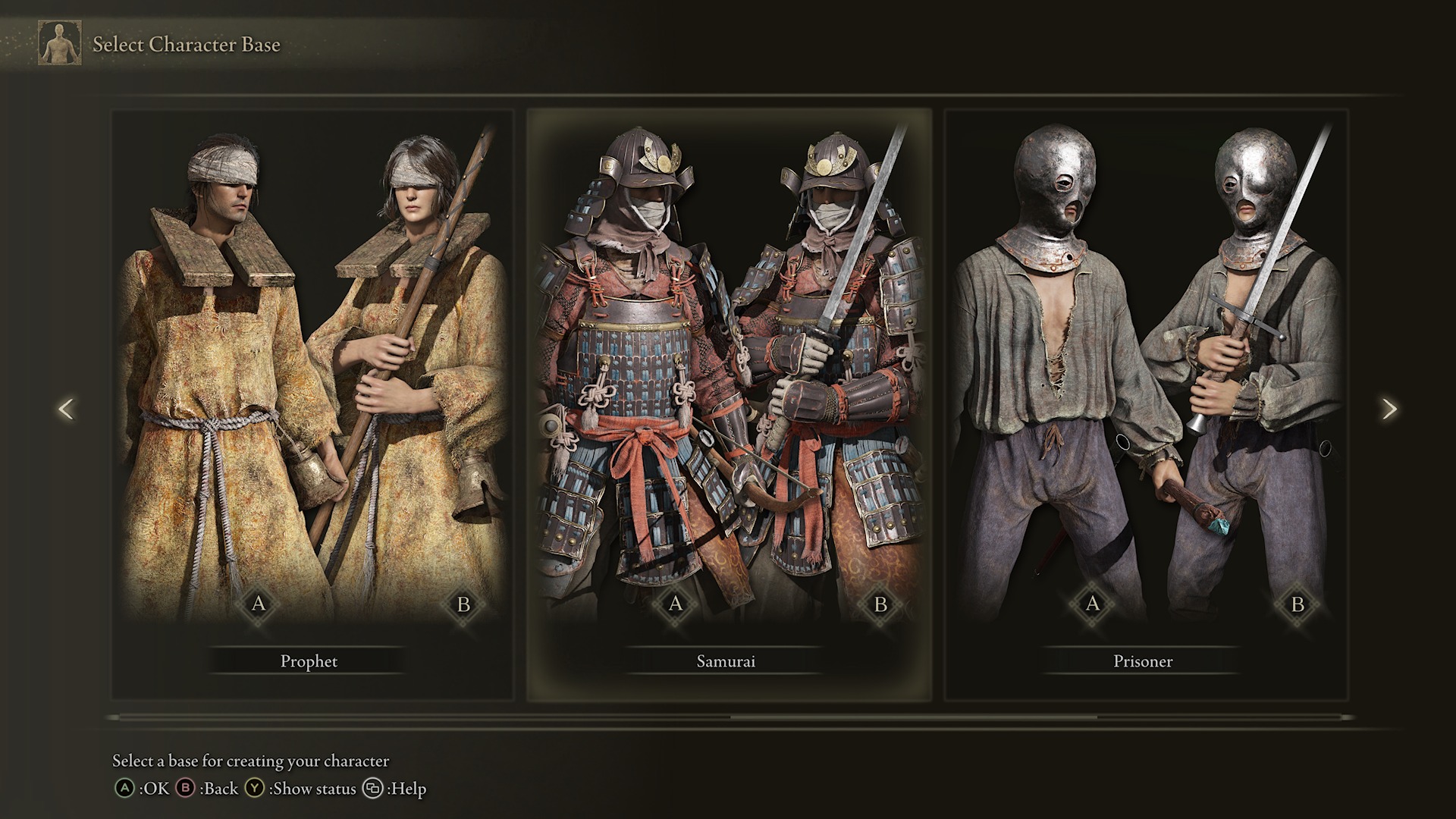The image size is (1456, 819).
Task: Expand to next character bases with right arrow
Action: [1390, 408]
